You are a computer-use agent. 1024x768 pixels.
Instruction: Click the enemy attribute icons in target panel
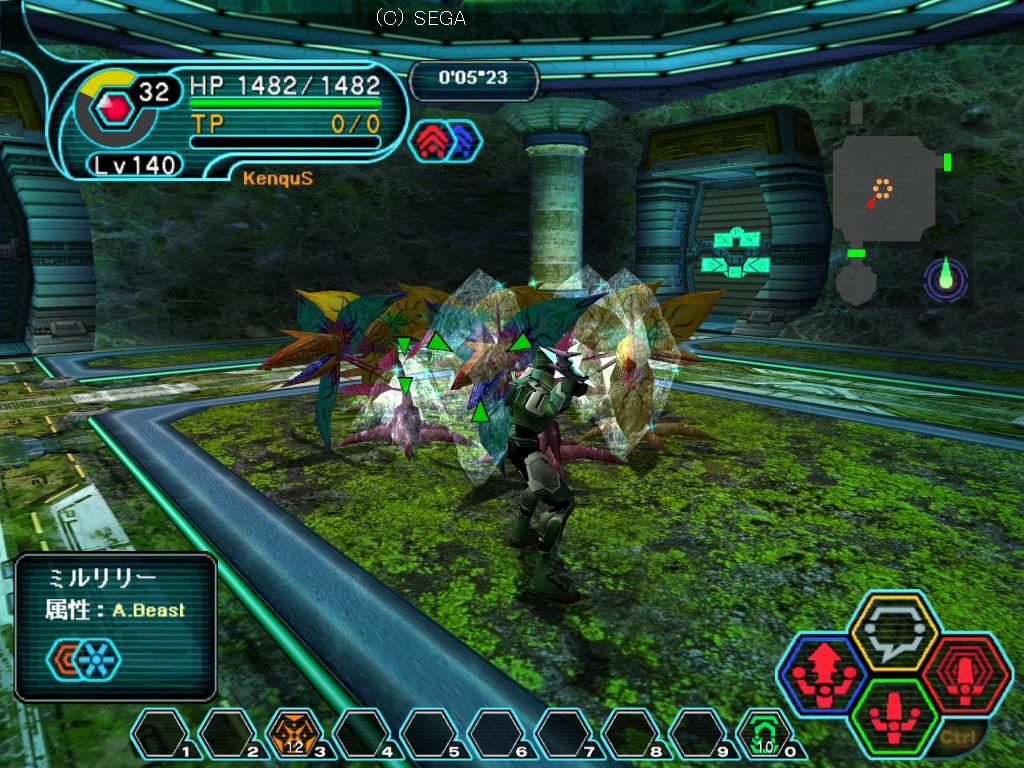click(x=83, y=657)
